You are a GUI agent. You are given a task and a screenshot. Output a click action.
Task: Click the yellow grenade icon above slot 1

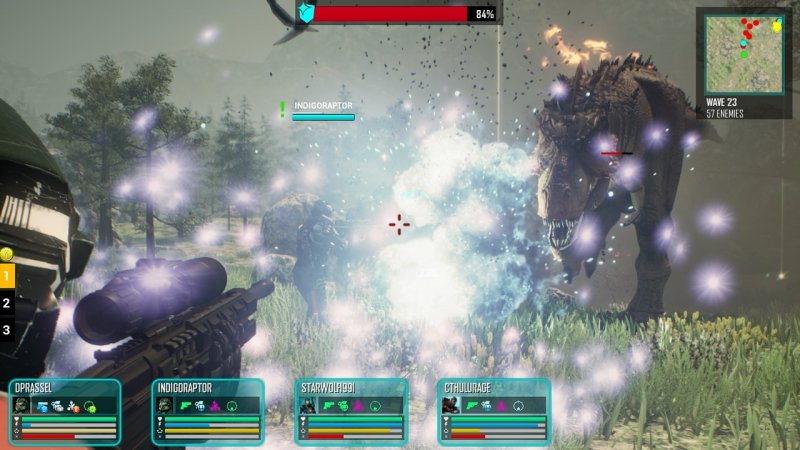coord(6,253)
